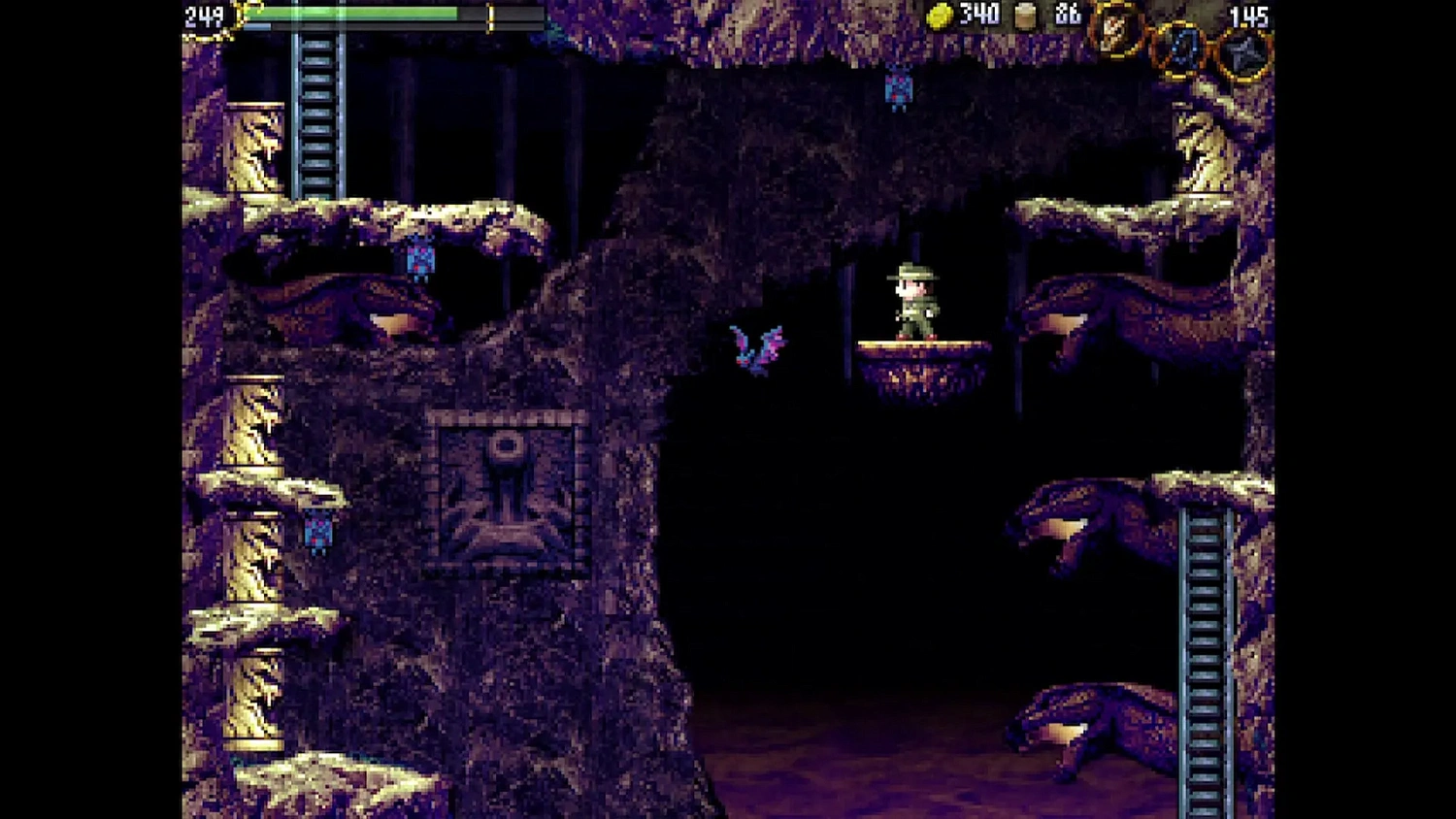The height and width of the screenshot is (819, 1456).
Task: Click the blue banner on the upper-left ledge
Action: click(x=419, y=260)
